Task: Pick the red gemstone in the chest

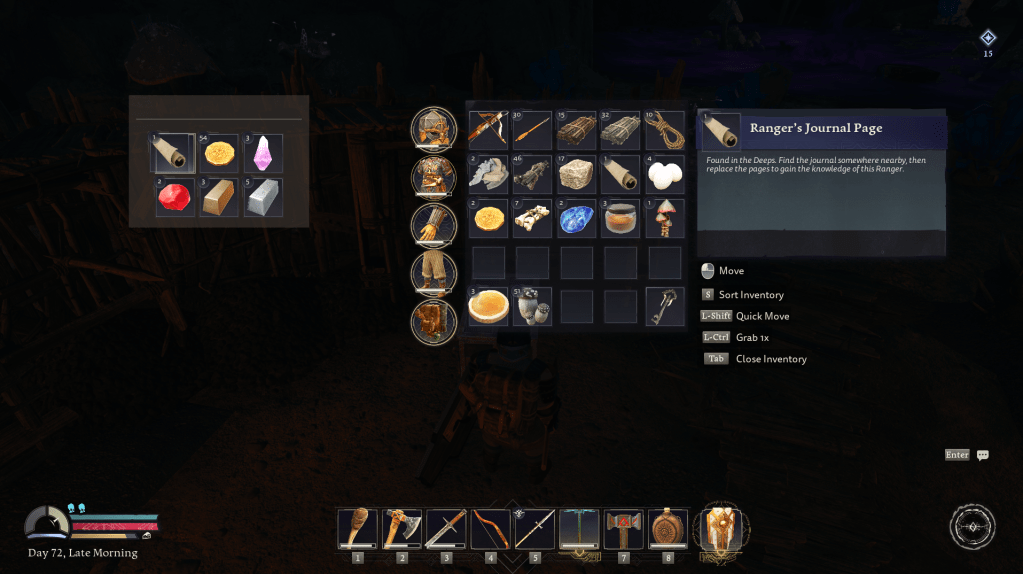Action: pos(174,197)
